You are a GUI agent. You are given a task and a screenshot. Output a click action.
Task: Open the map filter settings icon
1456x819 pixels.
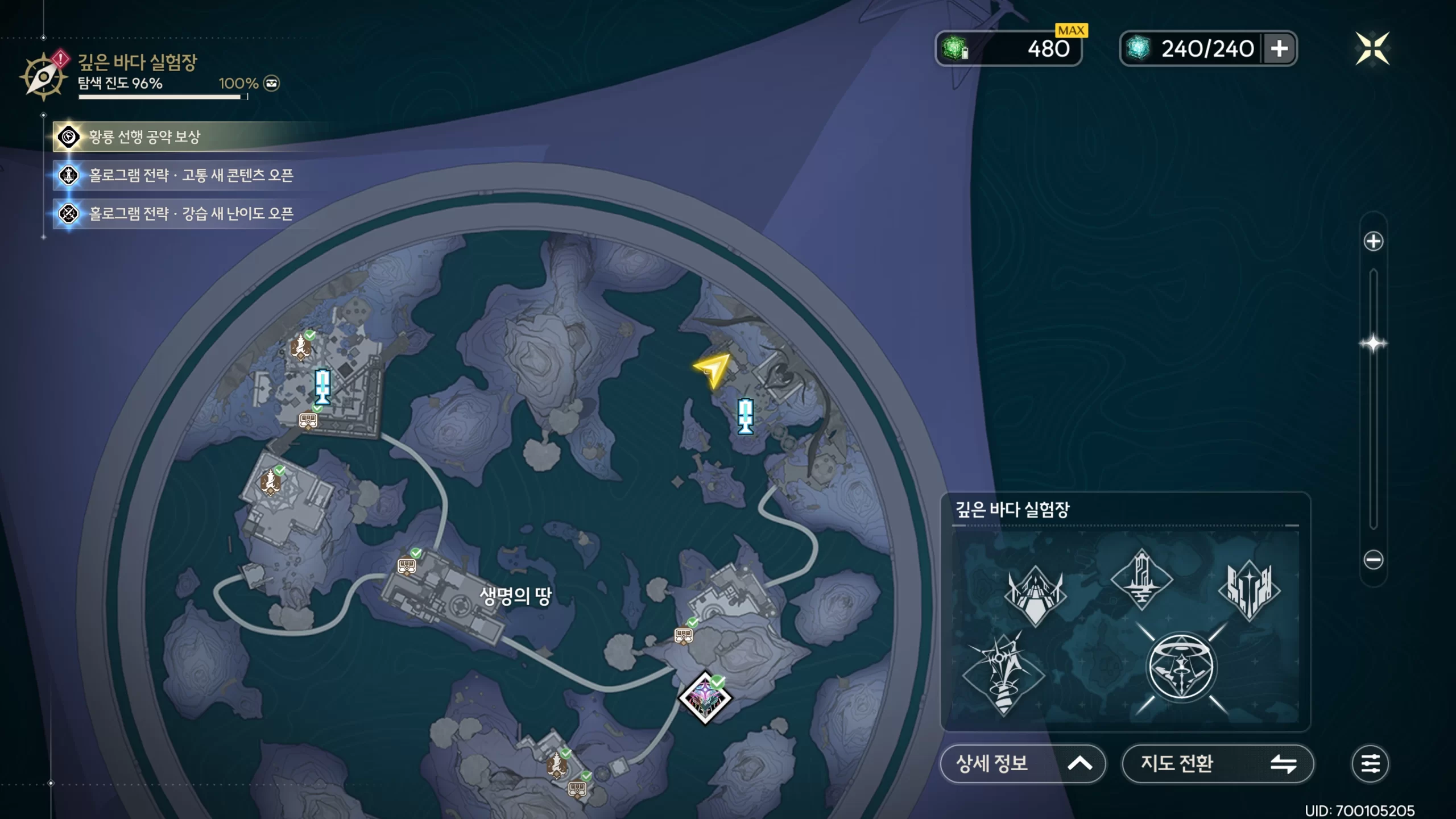(x=1370, y=763)
